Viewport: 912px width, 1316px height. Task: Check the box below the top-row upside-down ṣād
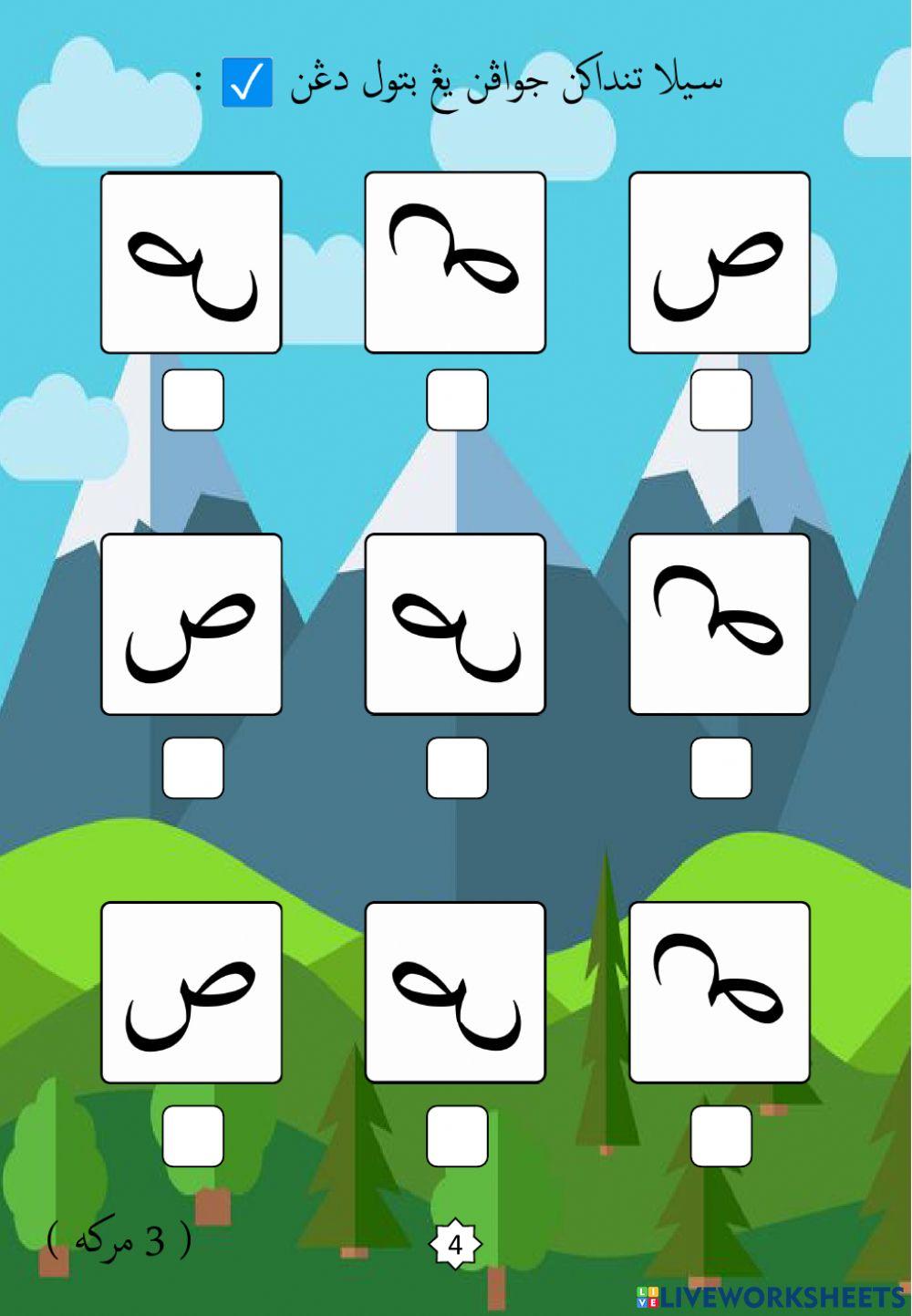click(x=457, y=399)
